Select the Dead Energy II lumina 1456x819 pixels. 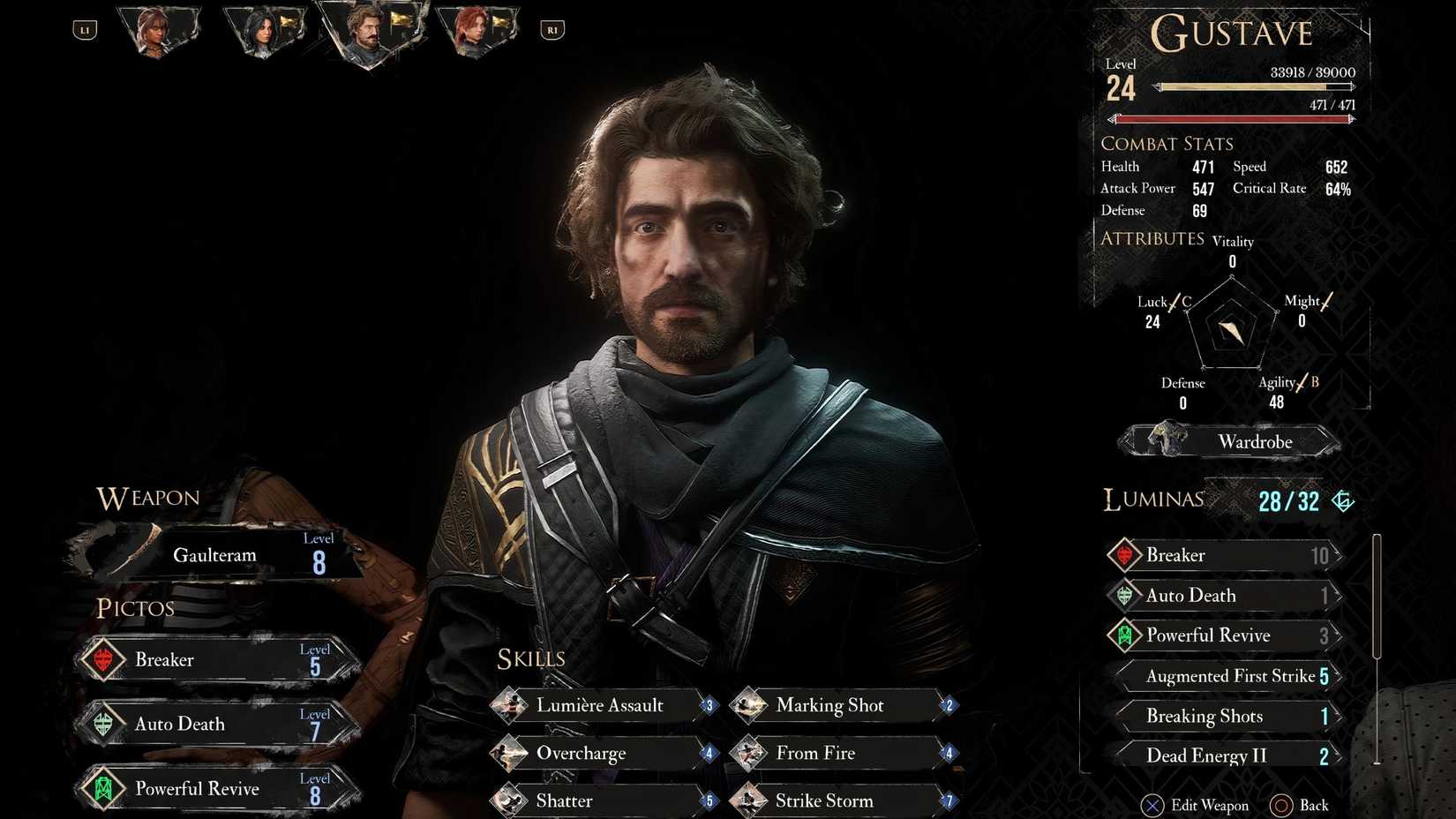1228,755
